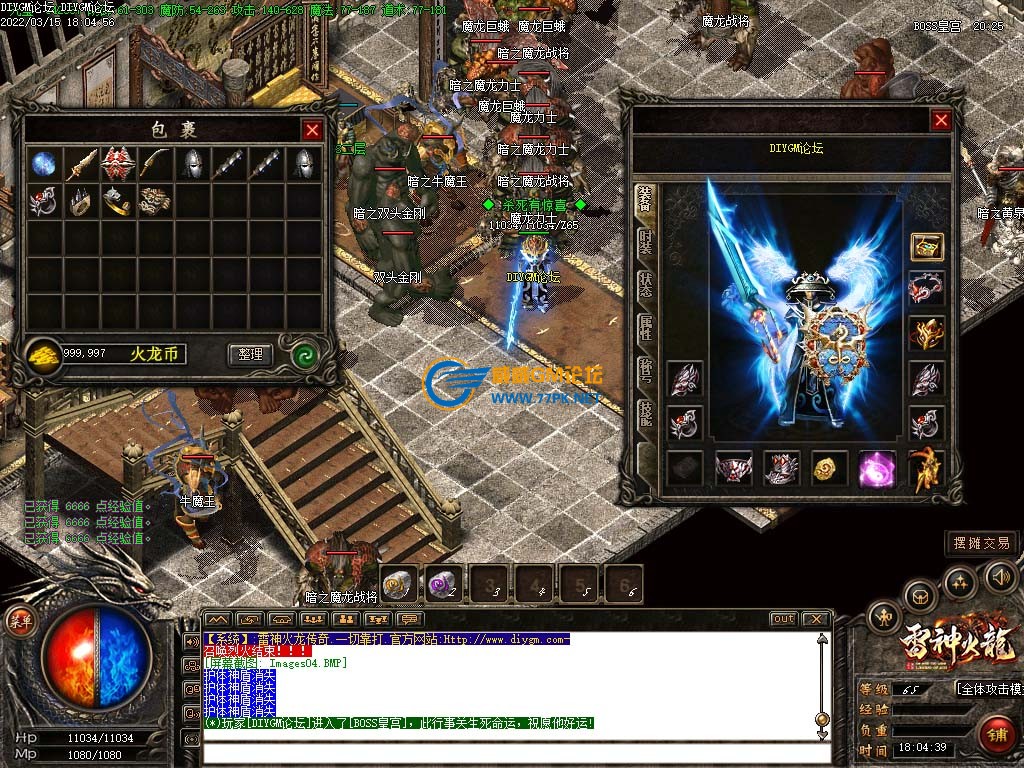Screen dimensions: 1024x768
Task: Close the character equipment panel
Action: point(941,121)
